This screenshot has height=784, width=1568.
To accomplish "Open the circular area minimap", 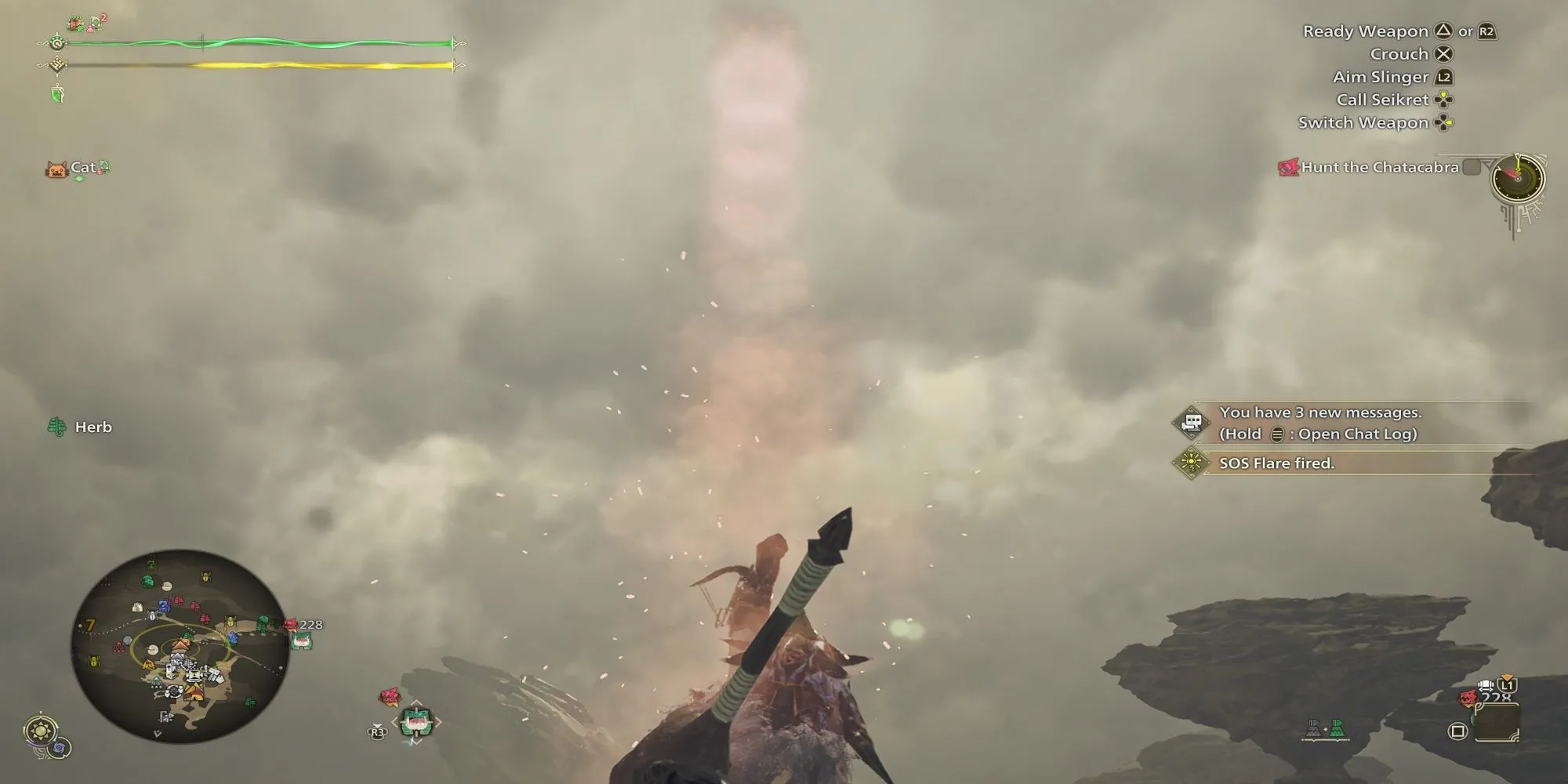I will click(180, 647).
